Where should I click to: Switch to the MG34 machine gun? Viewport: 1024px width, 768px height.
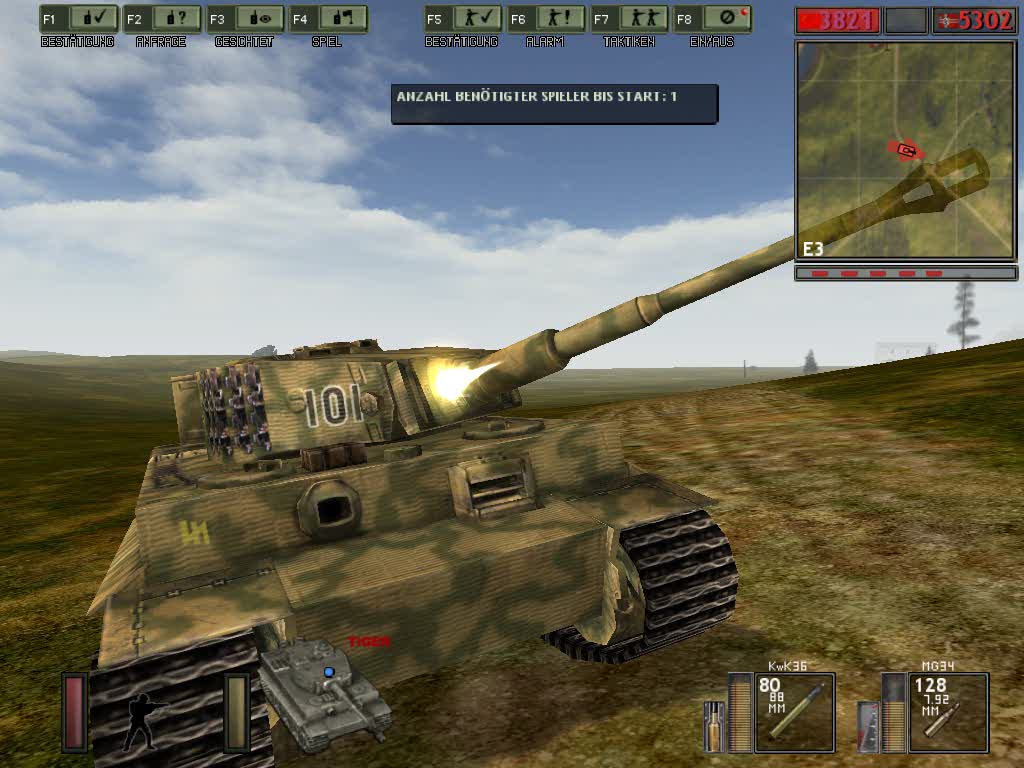pyautogui.click(x=948, y=712)
